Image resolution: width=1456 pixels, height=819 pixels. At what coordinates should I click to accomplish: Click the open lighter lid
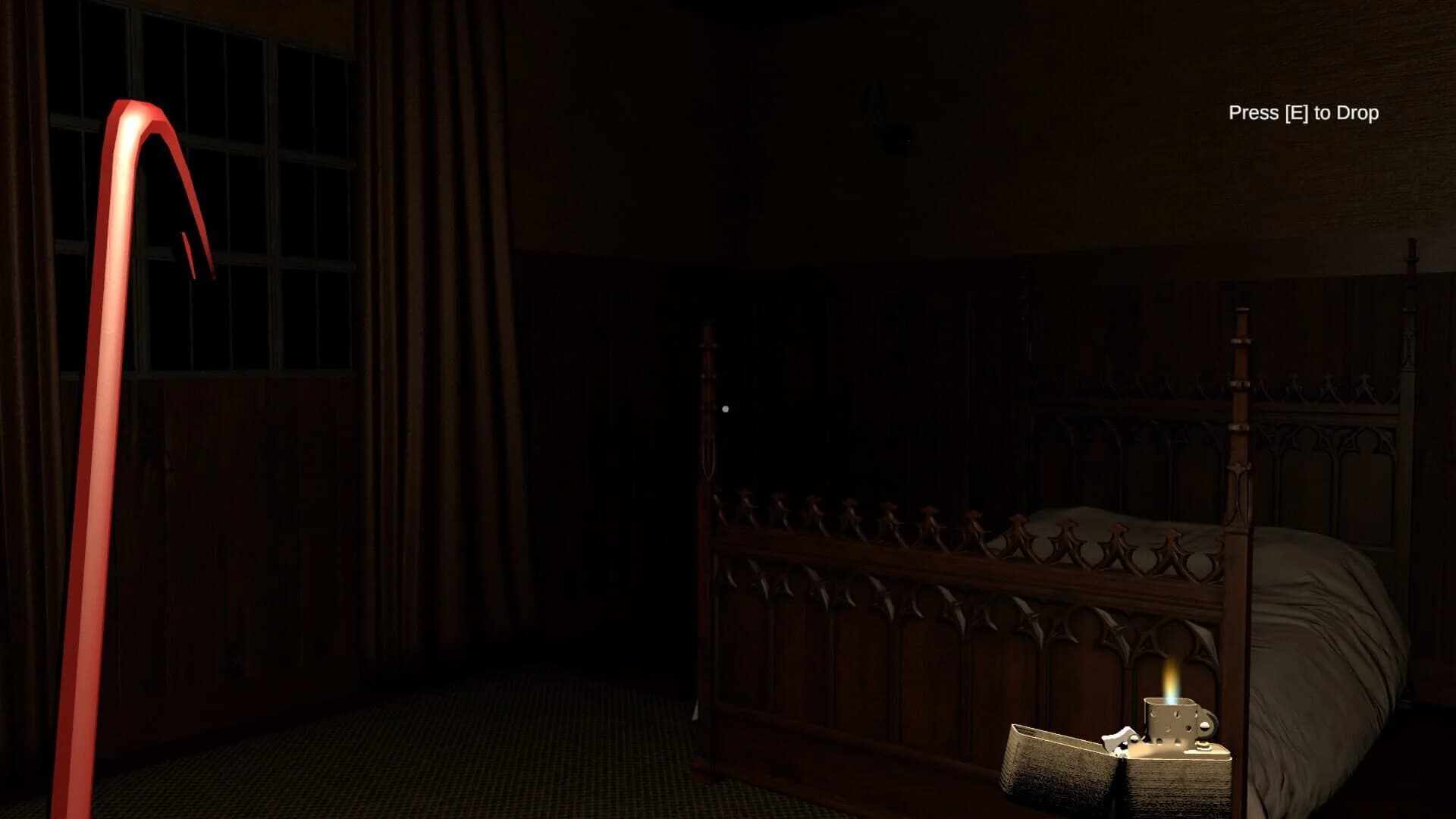click(1054, 766)
